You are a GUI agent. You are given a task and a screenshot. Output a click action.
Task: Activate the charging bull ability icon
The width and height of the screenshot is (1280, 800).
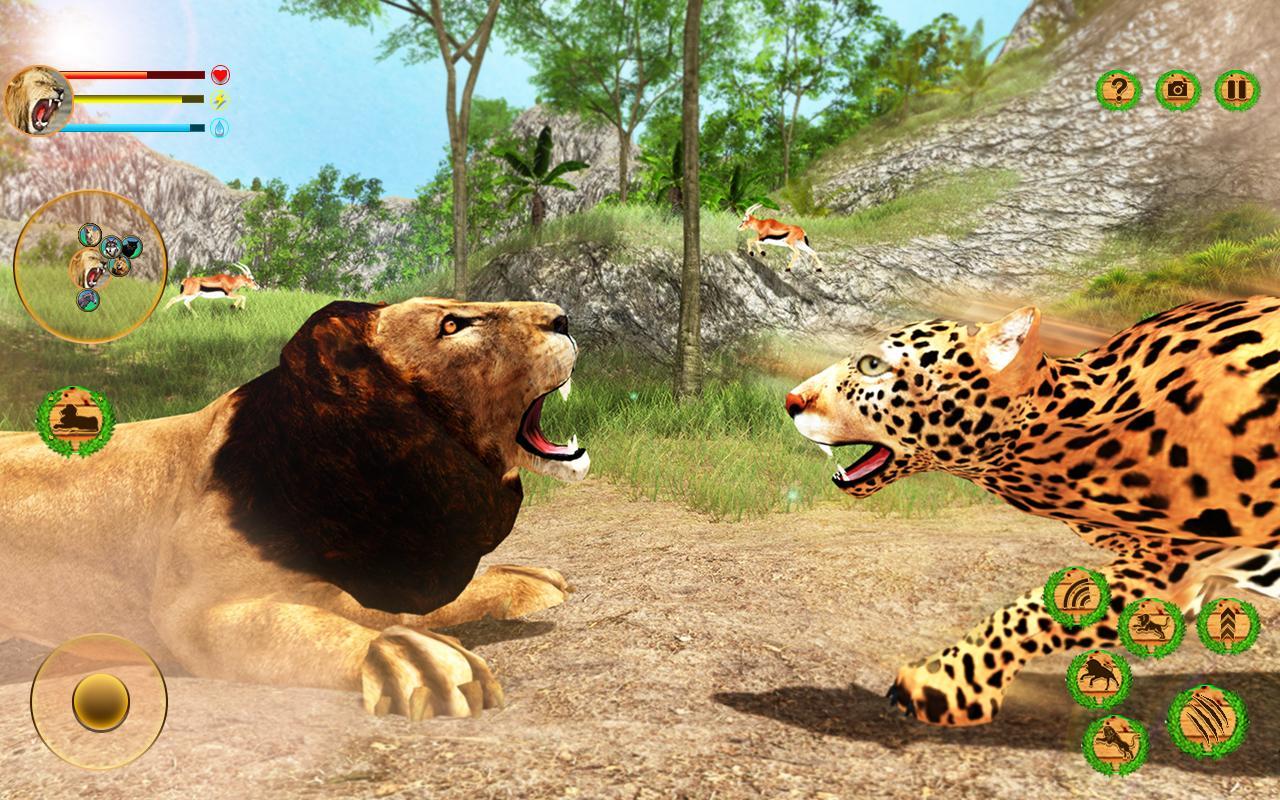click(x=1099, y=674)
